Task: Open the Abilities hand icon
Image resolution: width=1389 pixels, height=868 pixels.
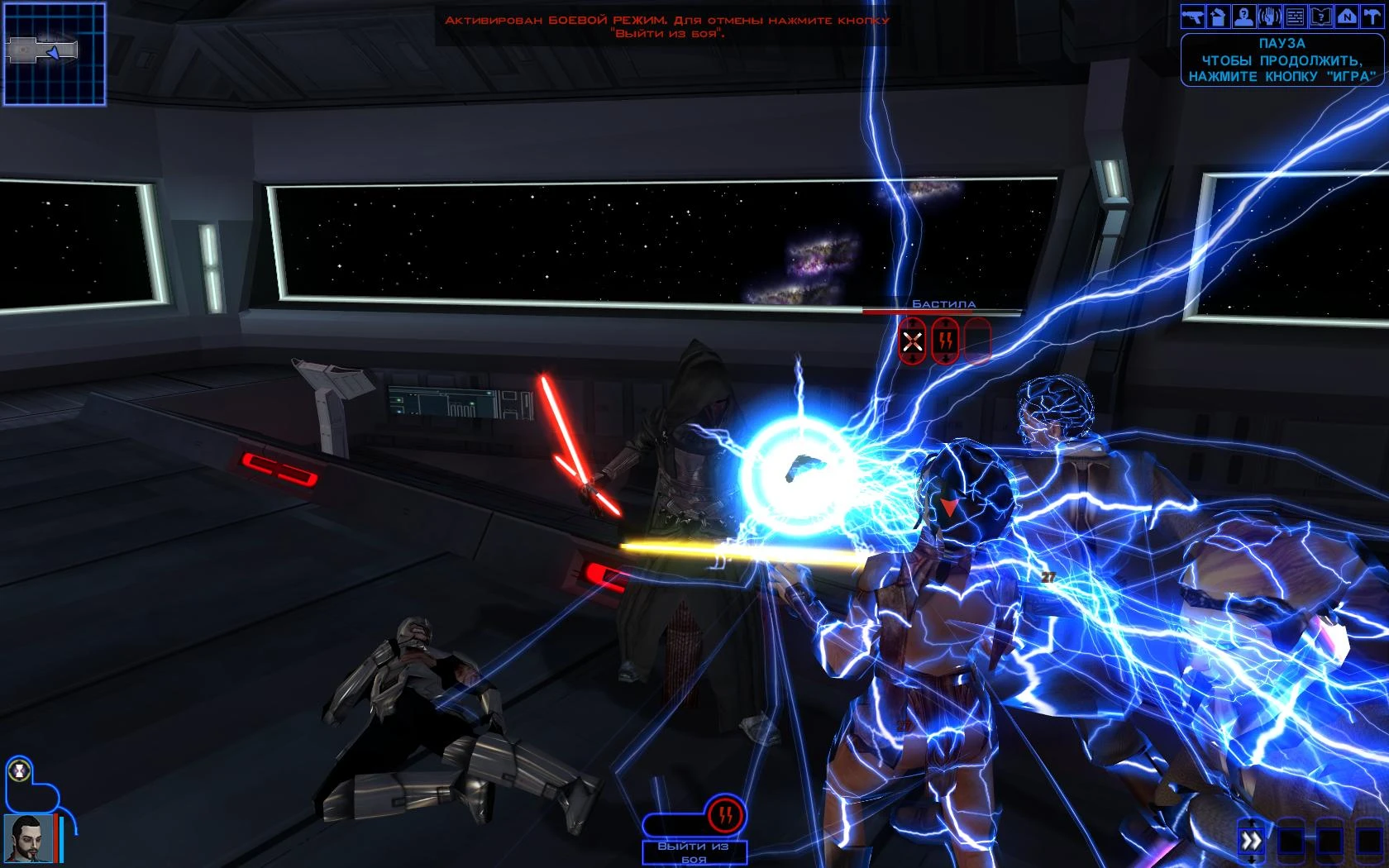Action: click(x=1270, y=15)
